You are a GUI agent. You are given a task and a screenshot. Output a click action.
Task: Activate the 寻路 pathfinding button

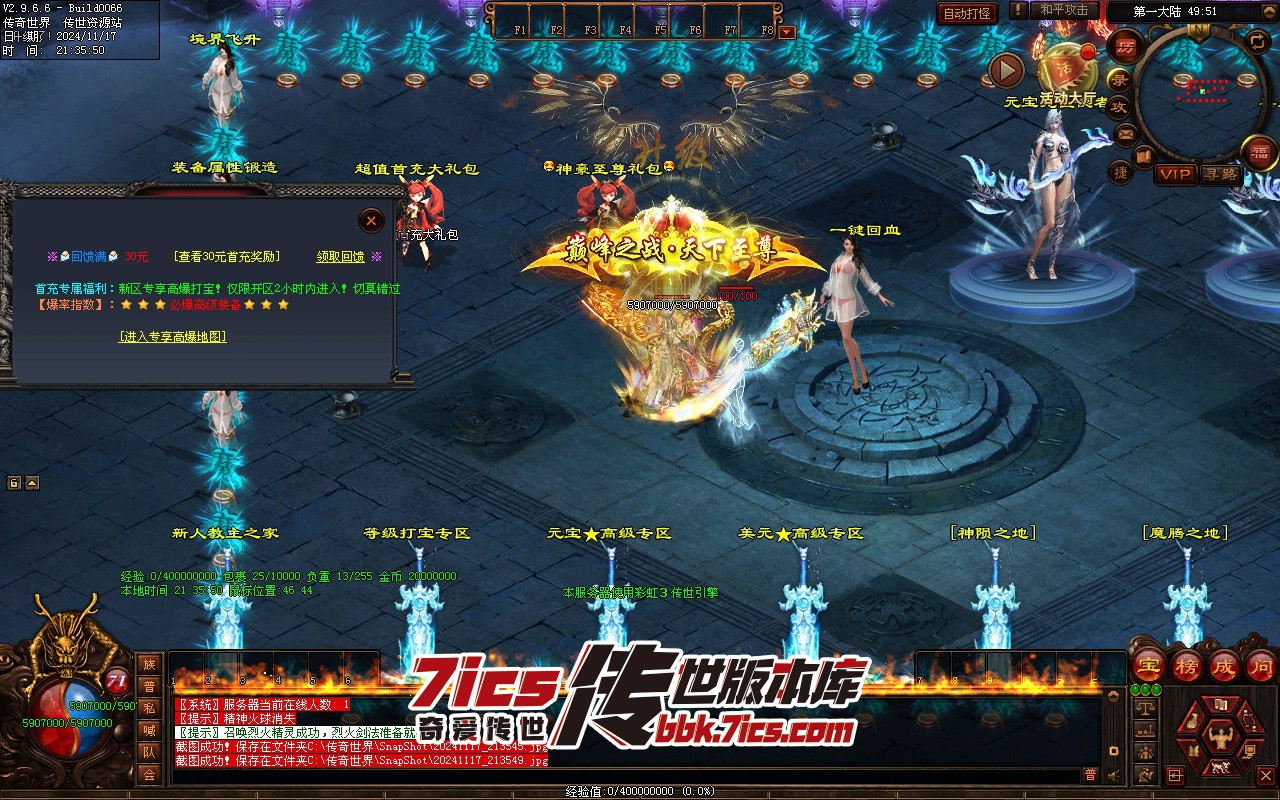(1219, 174)
